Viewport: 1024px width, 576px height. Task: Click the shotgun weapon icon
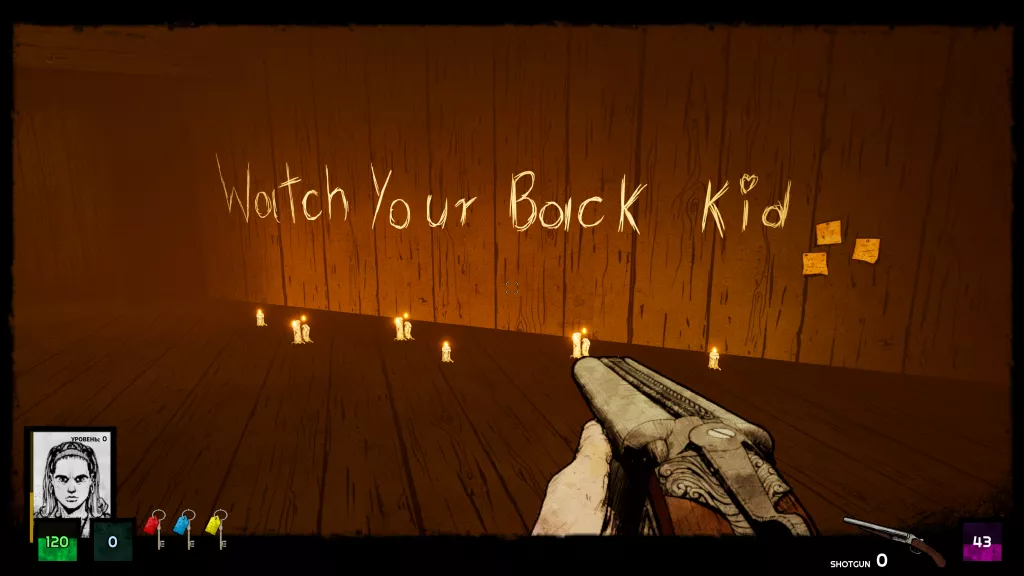pyautogui.click(x=894, y=541)
